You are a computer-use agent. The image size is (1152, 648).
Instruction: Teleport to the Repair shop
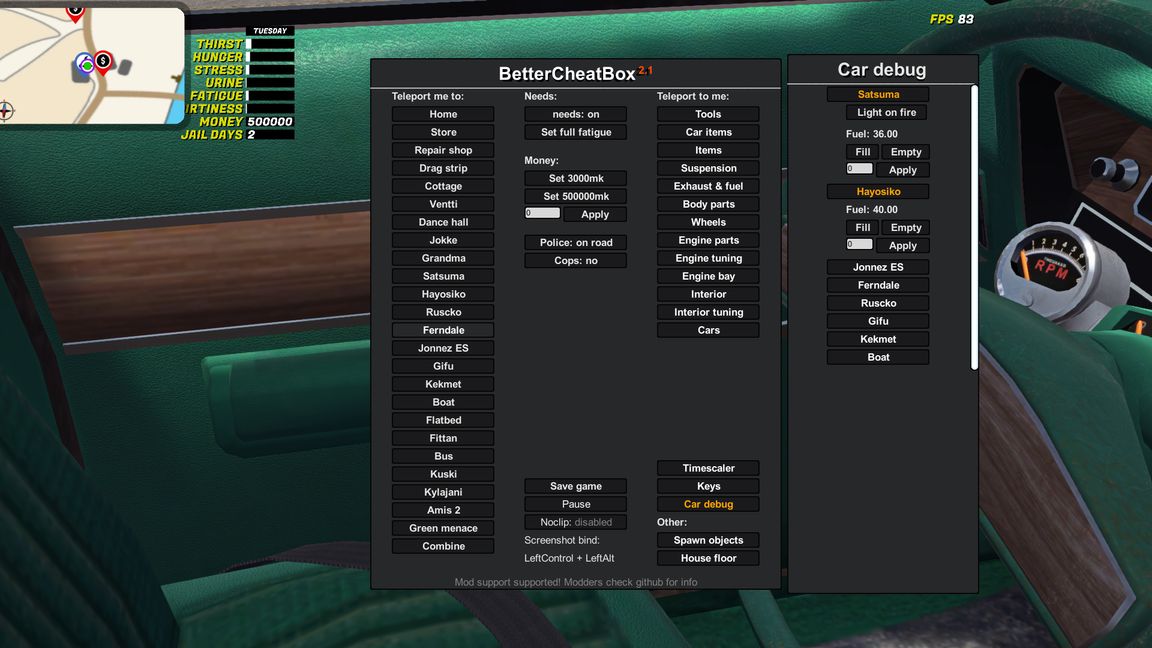click(x=443, y=150)
